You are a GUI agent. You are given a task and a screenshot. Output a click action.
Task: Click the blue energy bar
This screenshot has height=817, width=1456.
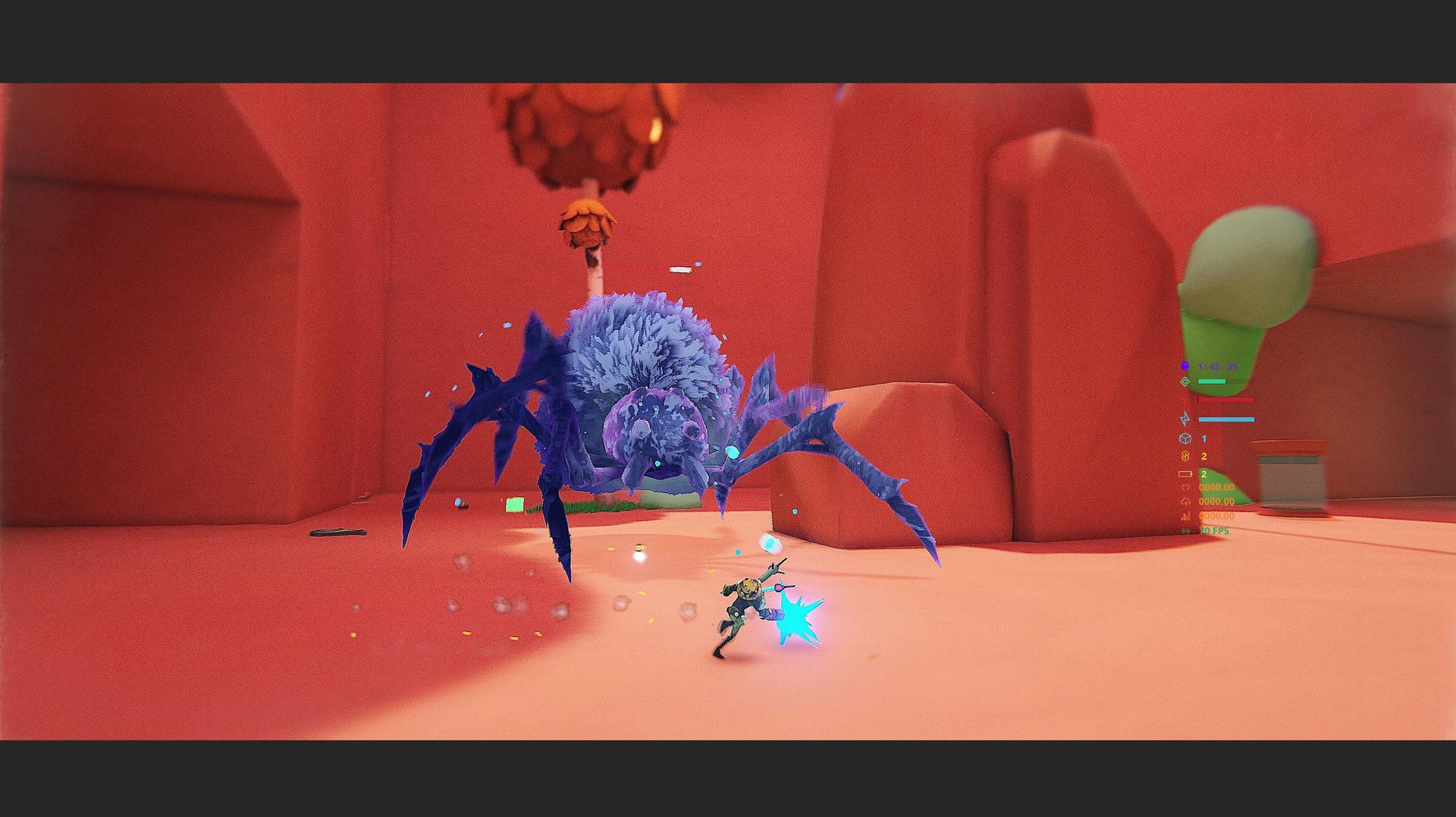tap(1227, 419)
